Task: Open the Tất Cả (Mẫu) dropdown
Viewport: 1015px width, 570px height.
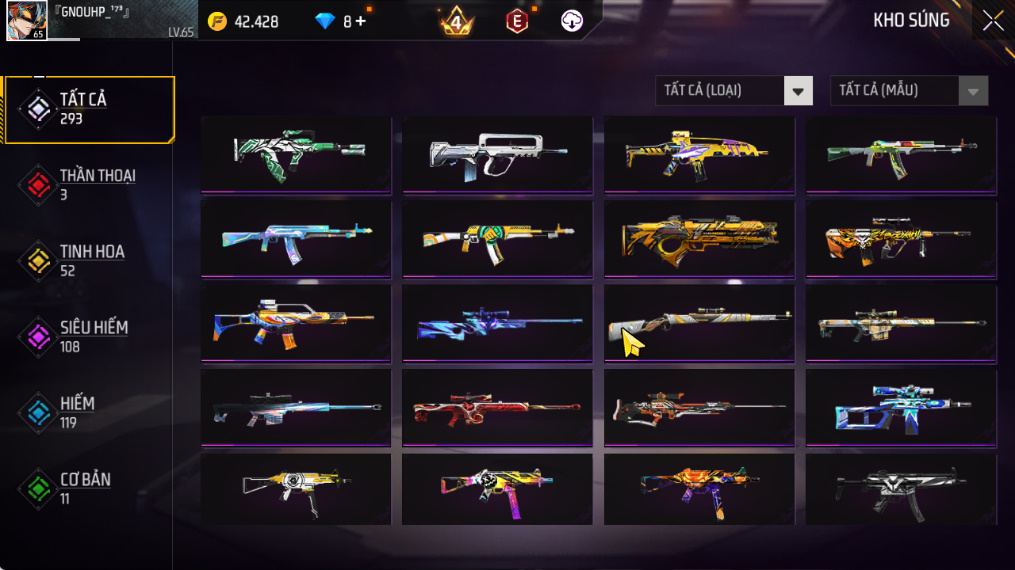Action: pyautogui.click(x=908, y=91)
